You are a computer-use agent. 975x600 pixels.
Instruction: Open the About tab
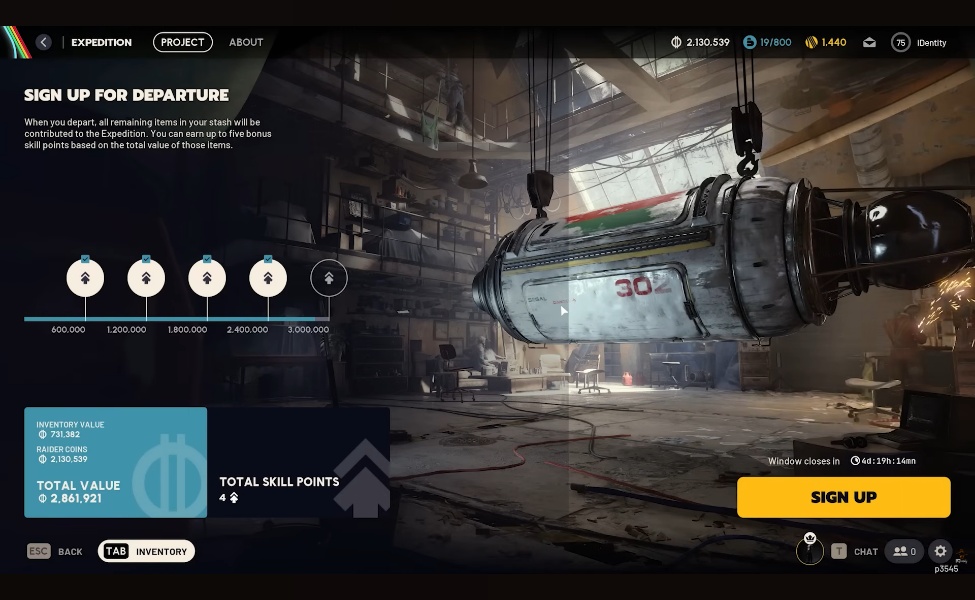(x=246, y=42)
